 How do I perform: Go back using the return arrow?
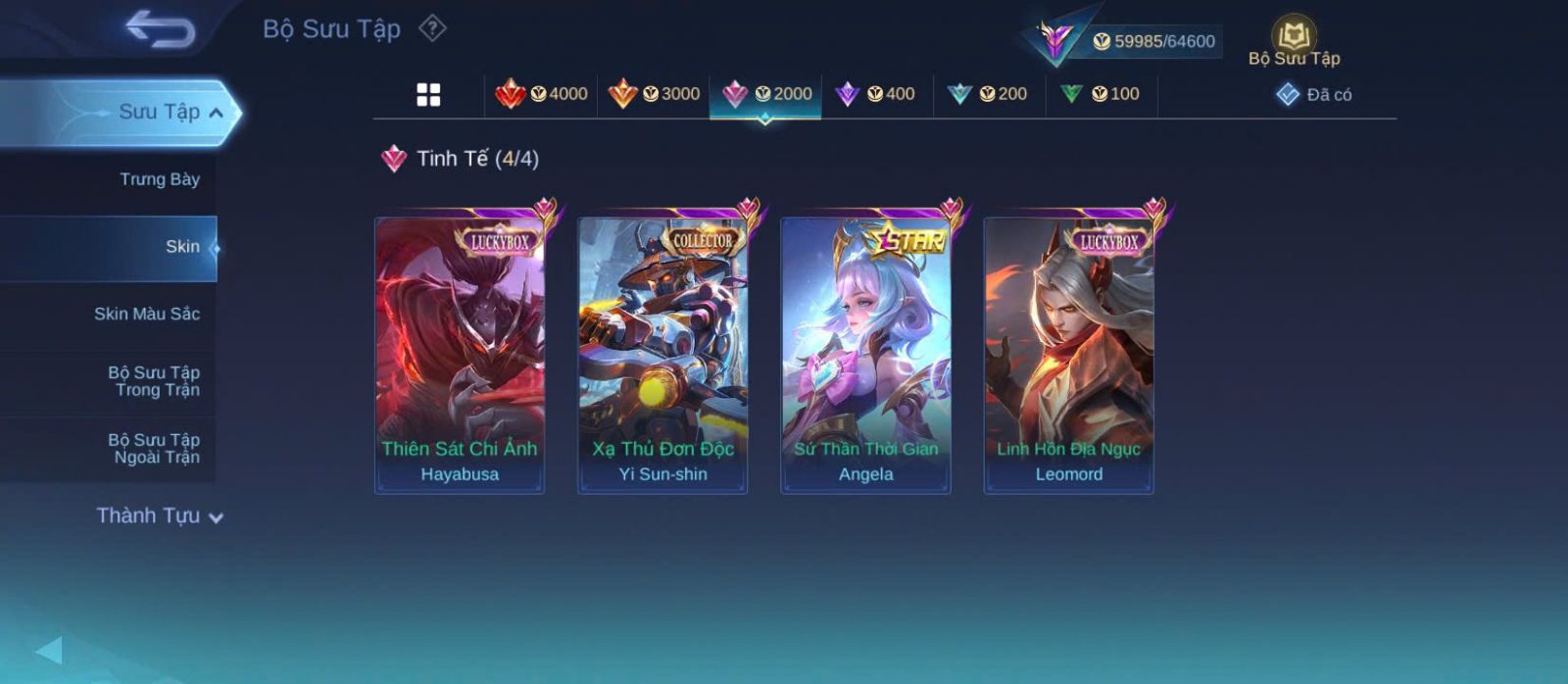pos(160,28)
